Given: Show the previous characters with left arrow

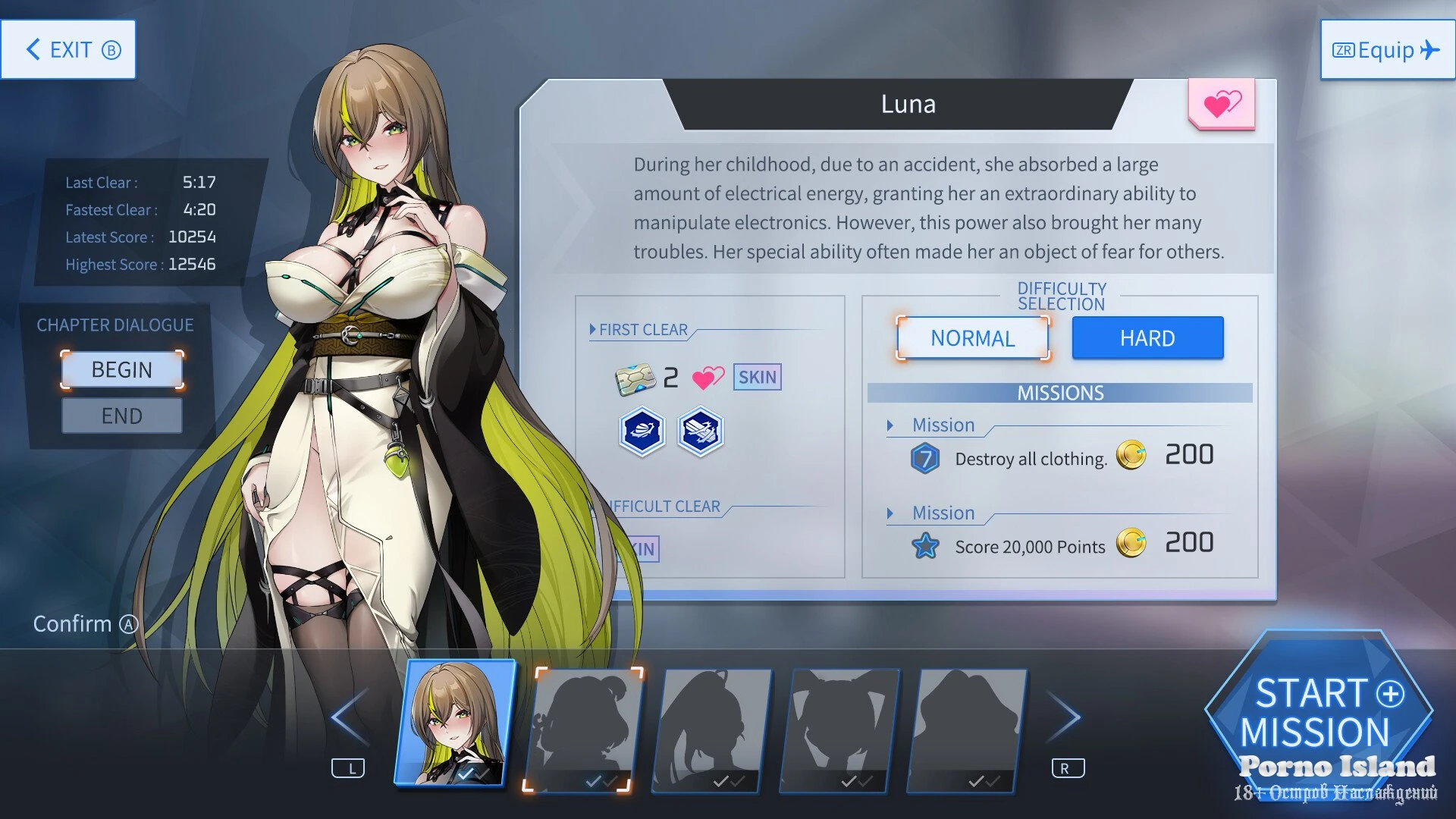Looking at the screenshot, I should (x=349, y=717).
